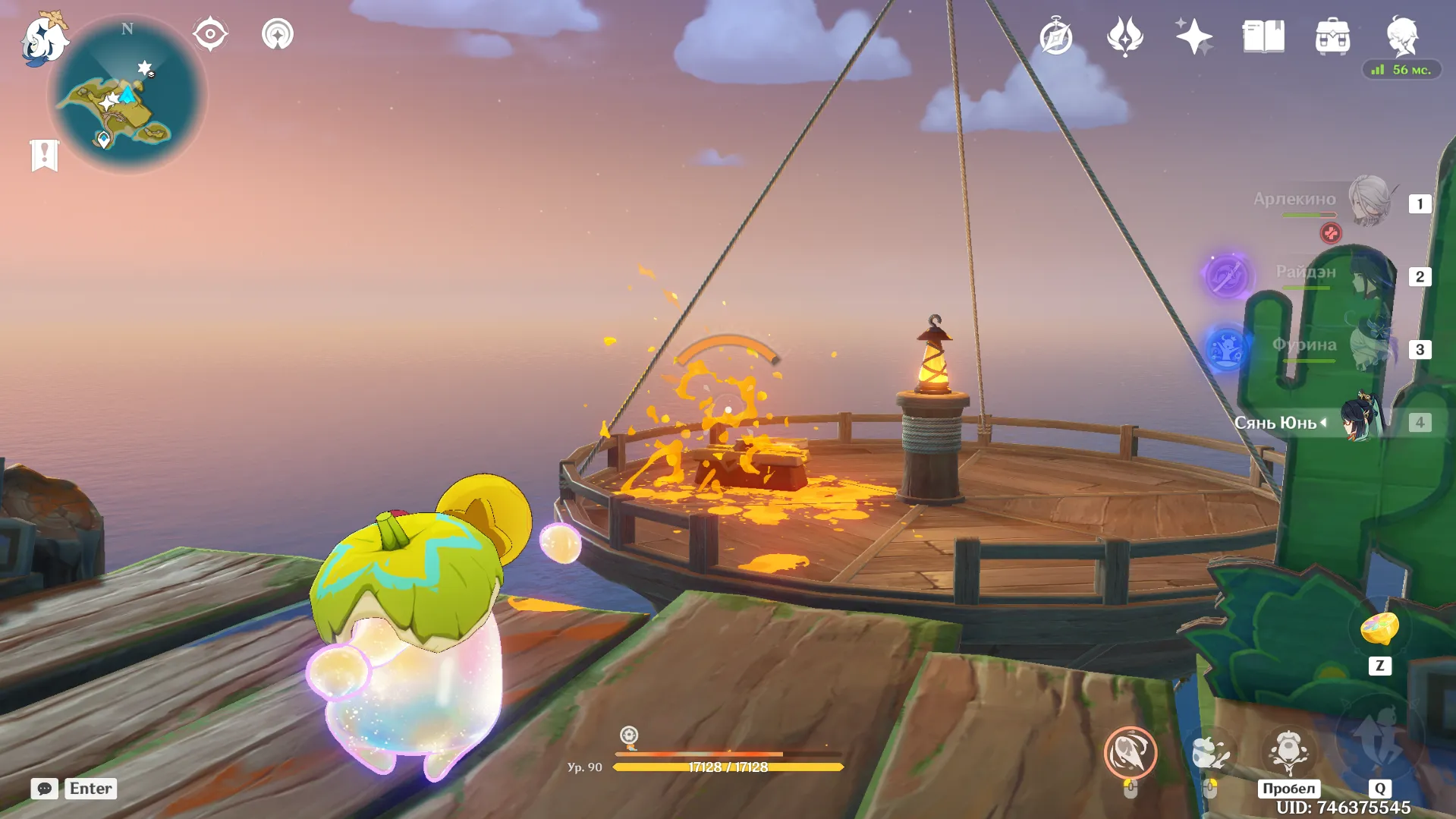Open the Paimon menu icon
Viewport: 1456px width, 819px height.
(x=43, y=39)
